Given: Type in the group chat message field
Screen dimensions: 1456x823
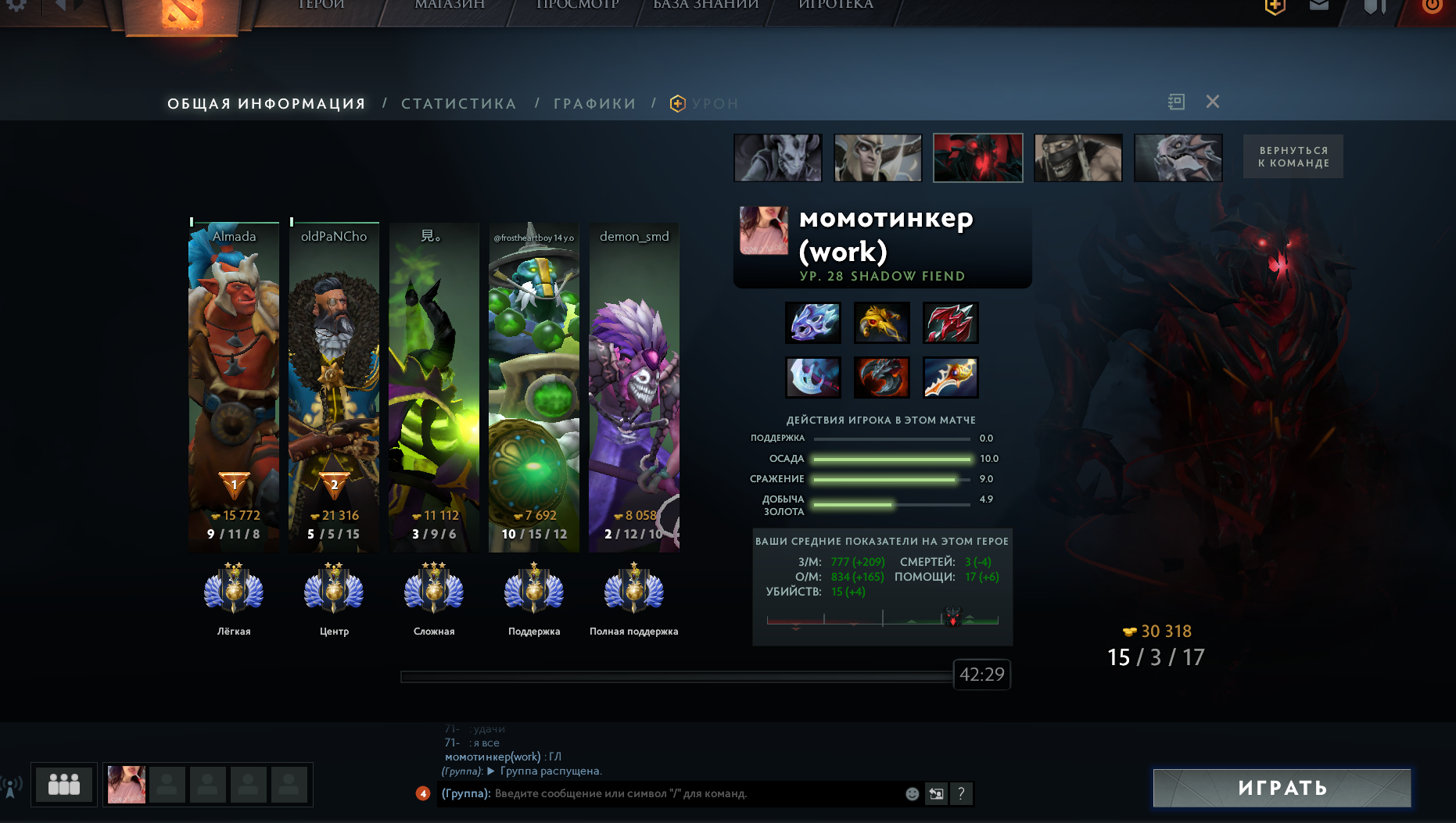Looking at the screenshot, I should (x=696, y=794).
